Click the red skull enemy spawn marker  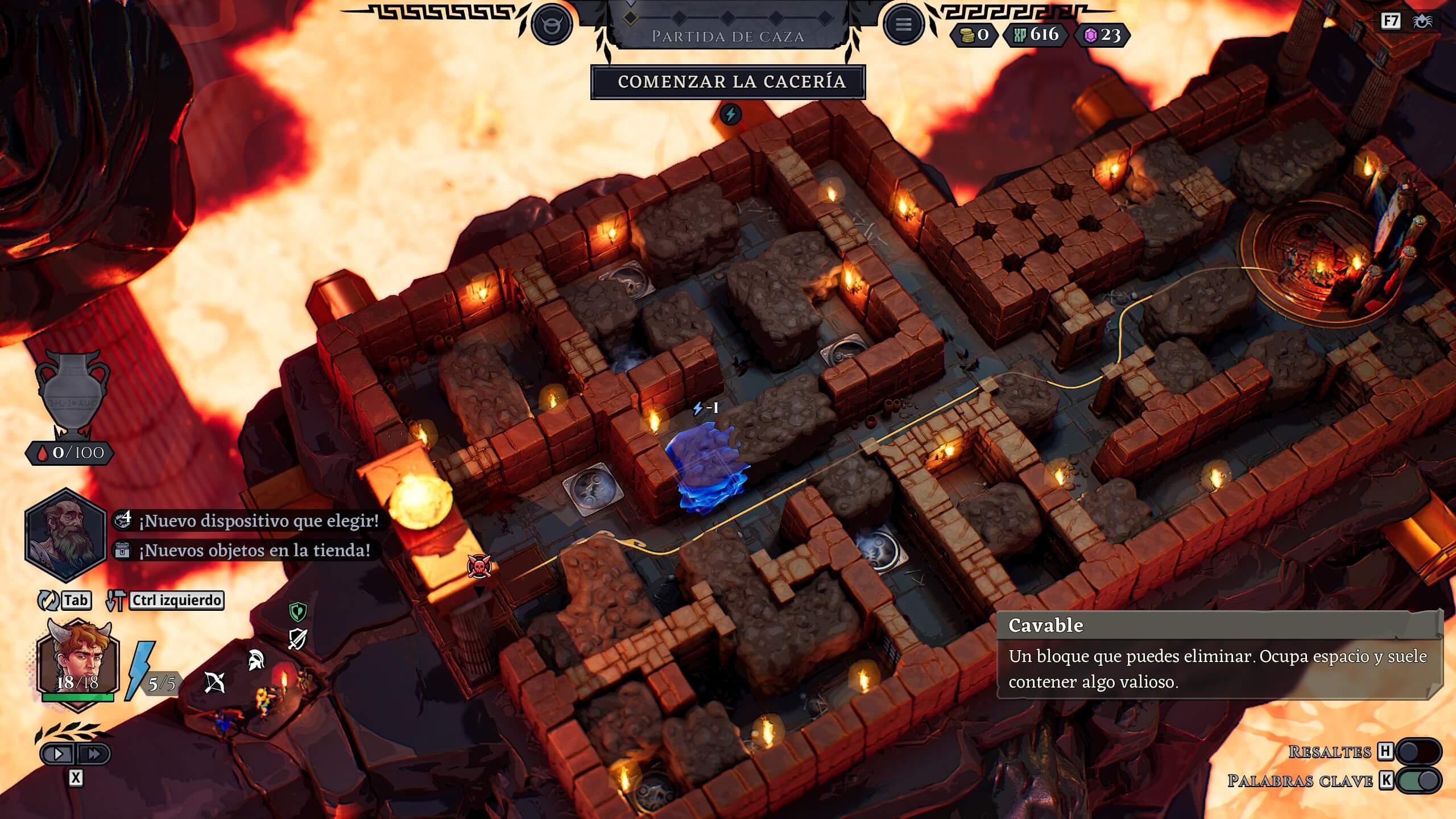point(478,566)
